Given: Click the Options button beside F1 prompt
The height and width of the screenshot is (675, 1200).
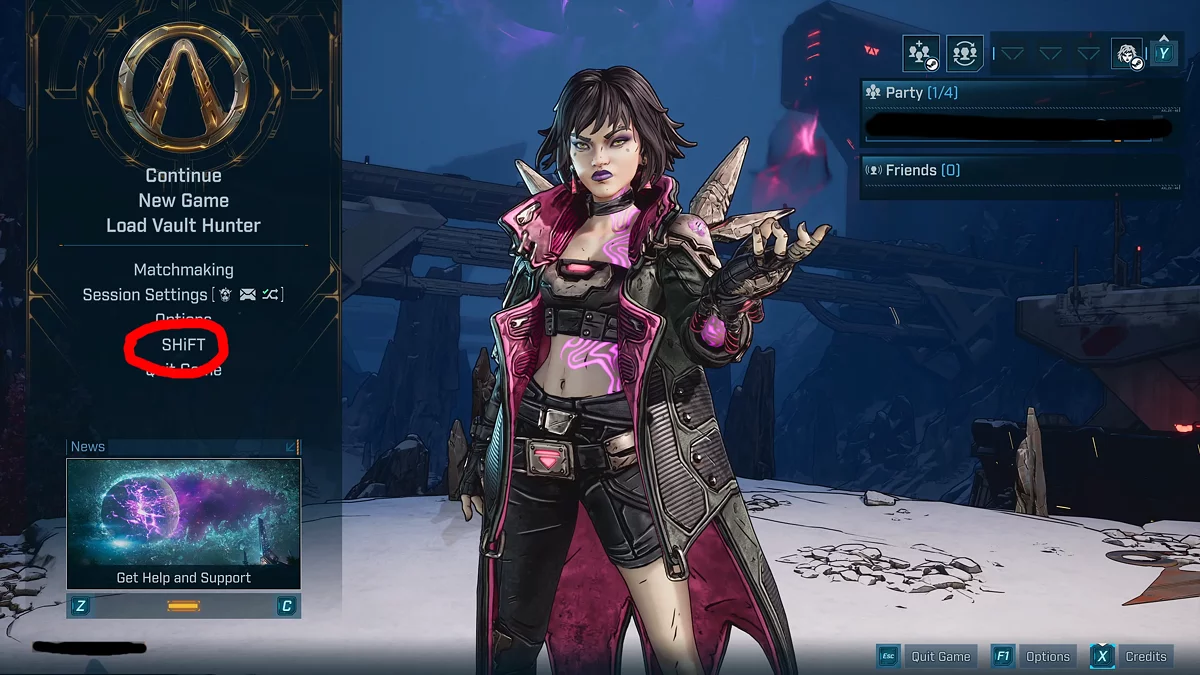Looking at the screenshot, I should (x=1047, y=657).
